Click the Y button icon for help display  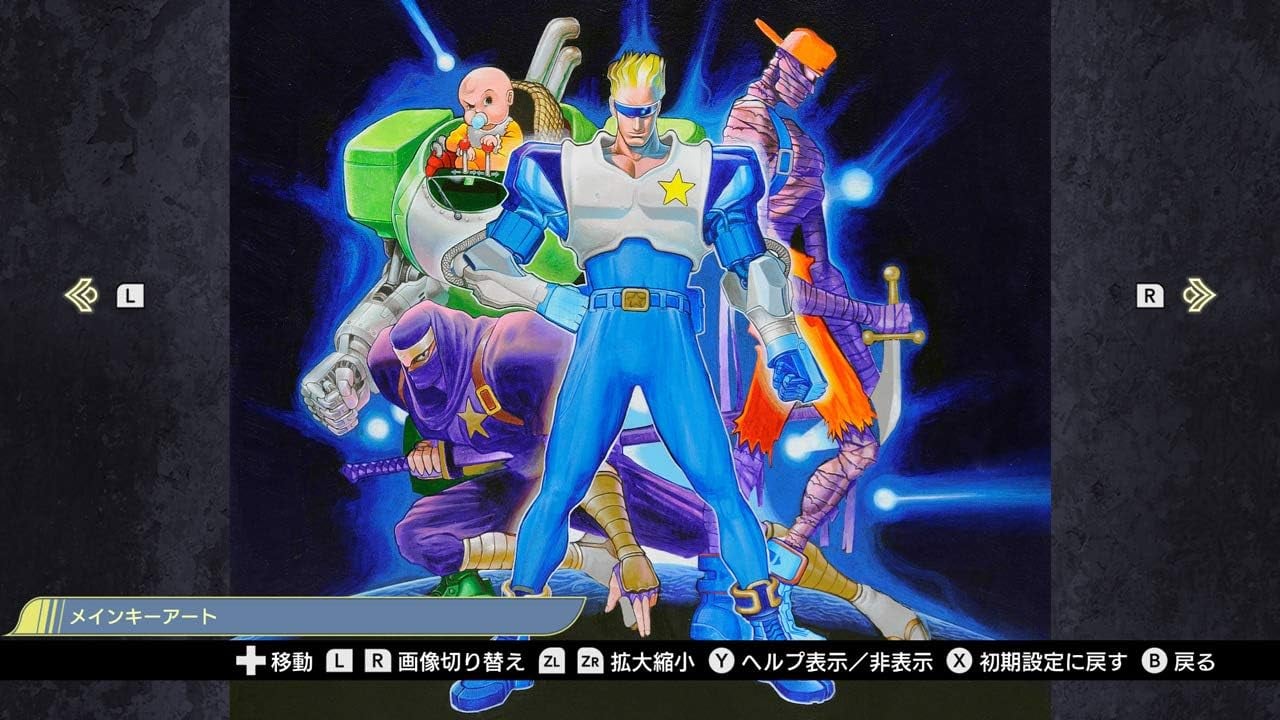tap(721, 660)
